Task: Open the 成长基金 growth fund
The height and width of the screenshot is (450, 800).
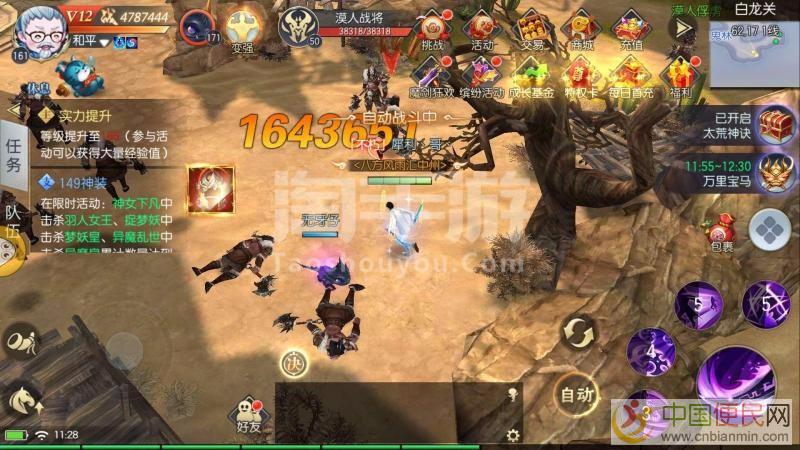Action: pyautogui.click(x=531, y=75)
